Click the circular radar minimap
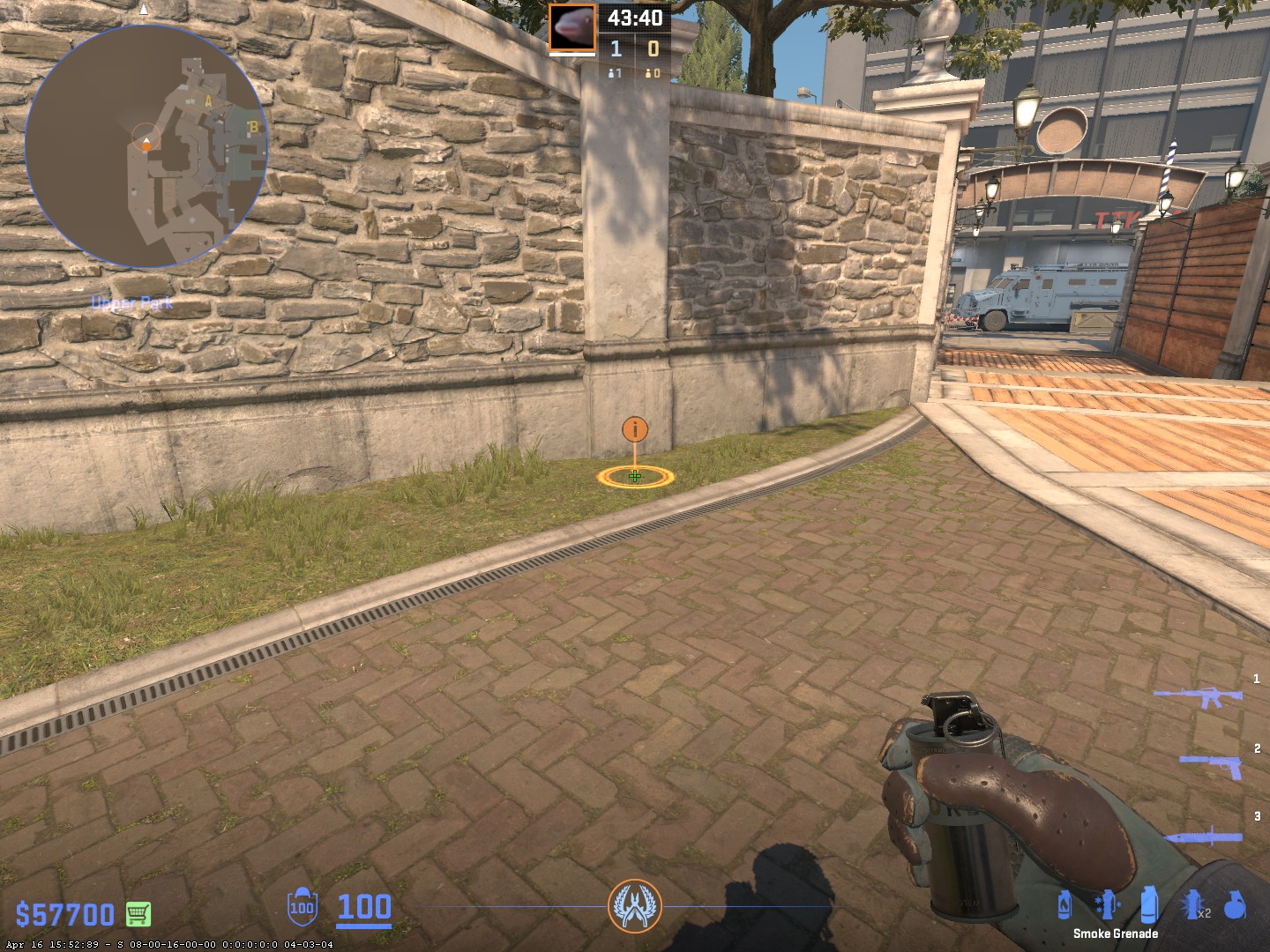Image resolution: width=1270 pixels, height=952 pixels. coord(146,146)
